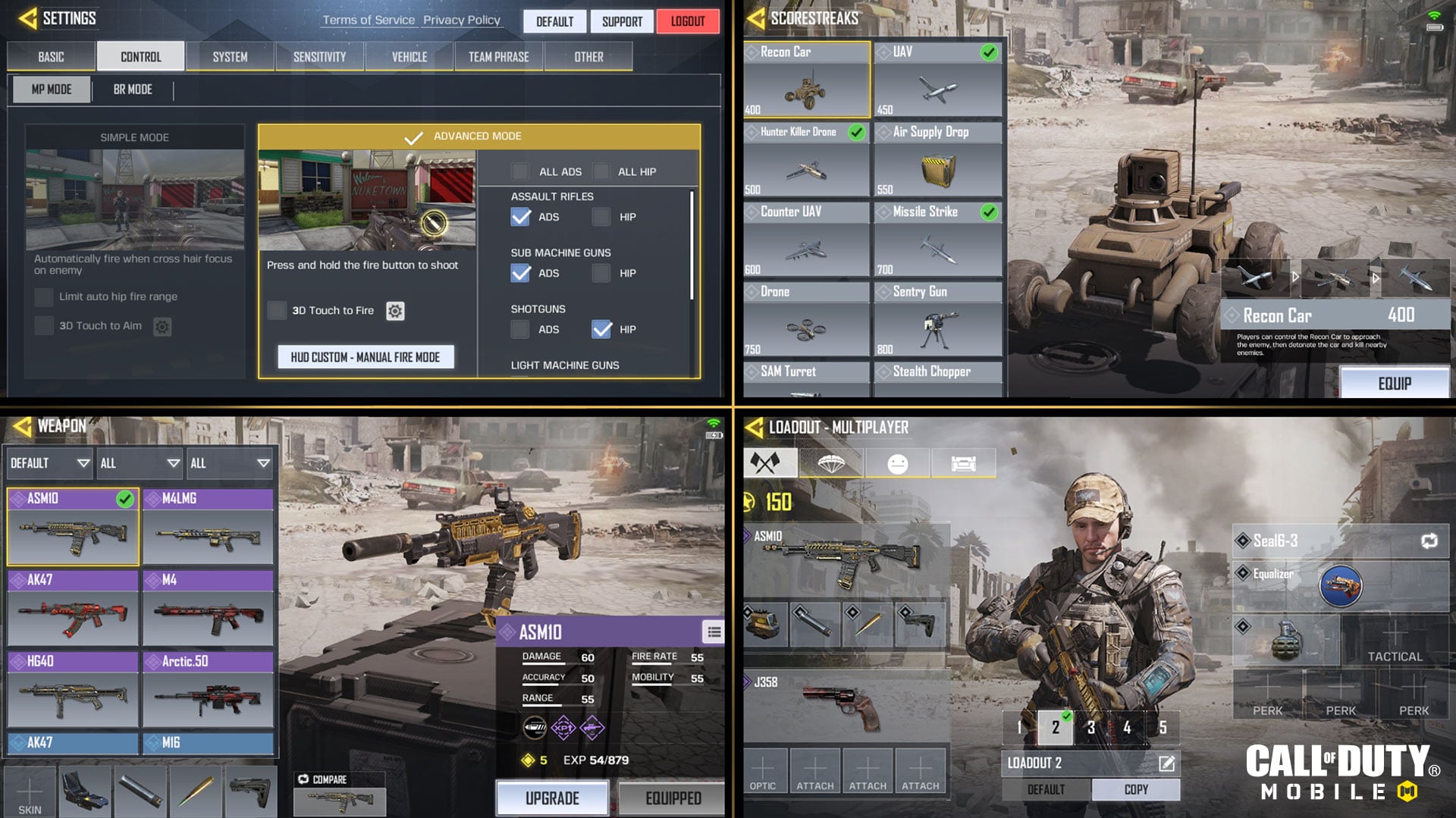Uncheck ADS for Sub Machine Guns

pyautogui.click(x=521, y=273)
